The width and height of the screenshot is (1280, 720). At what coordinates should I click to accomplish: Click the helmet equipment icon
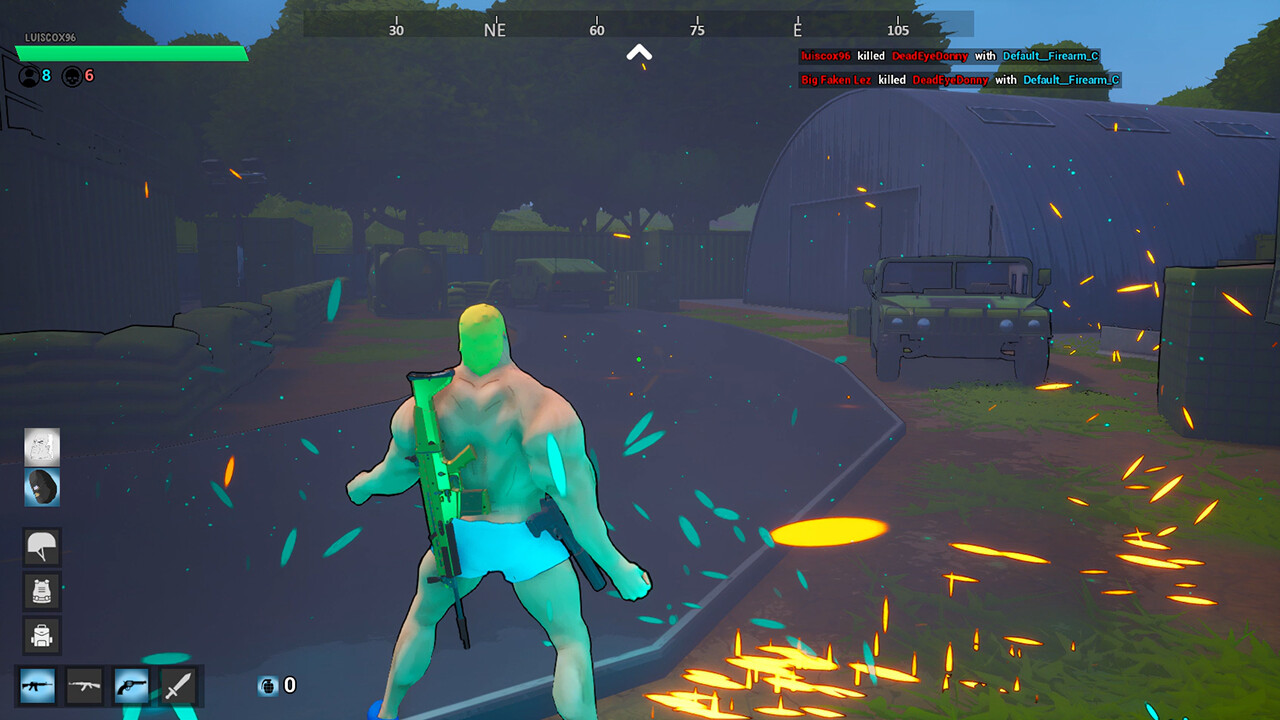click(42, 547)
